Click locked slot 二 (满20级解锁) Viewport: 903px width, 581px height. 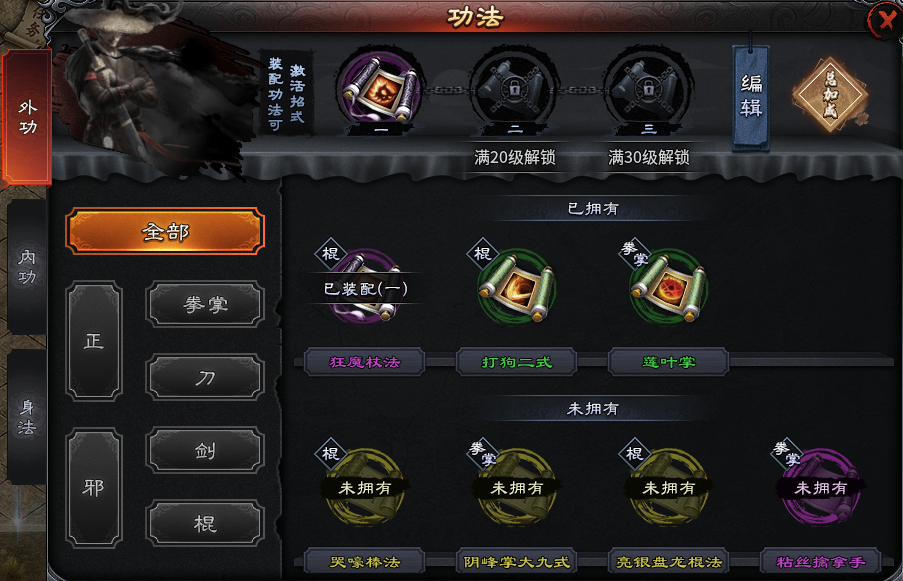click(514, 90)
